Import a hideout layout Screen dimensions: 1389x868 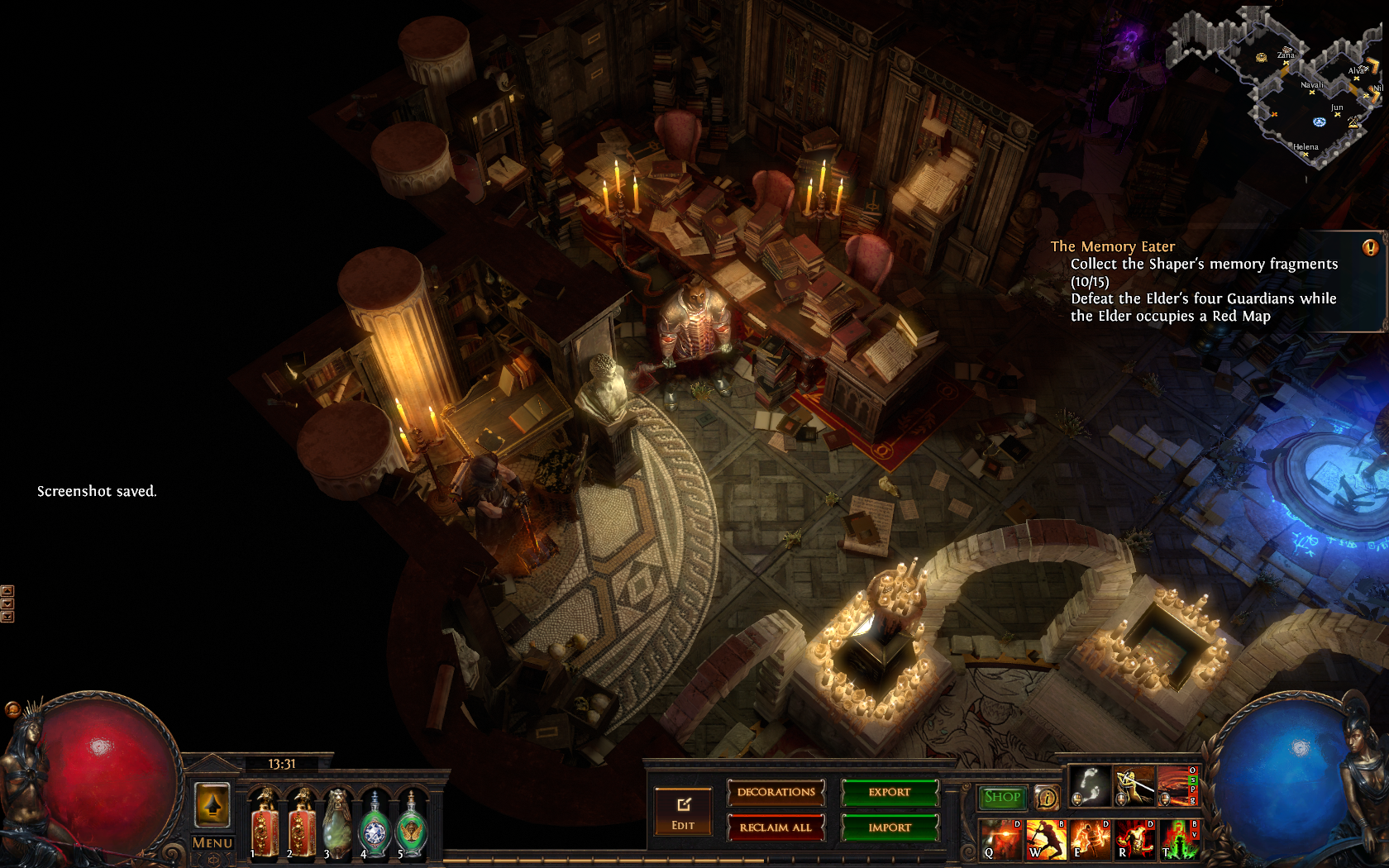click(890, 827)
